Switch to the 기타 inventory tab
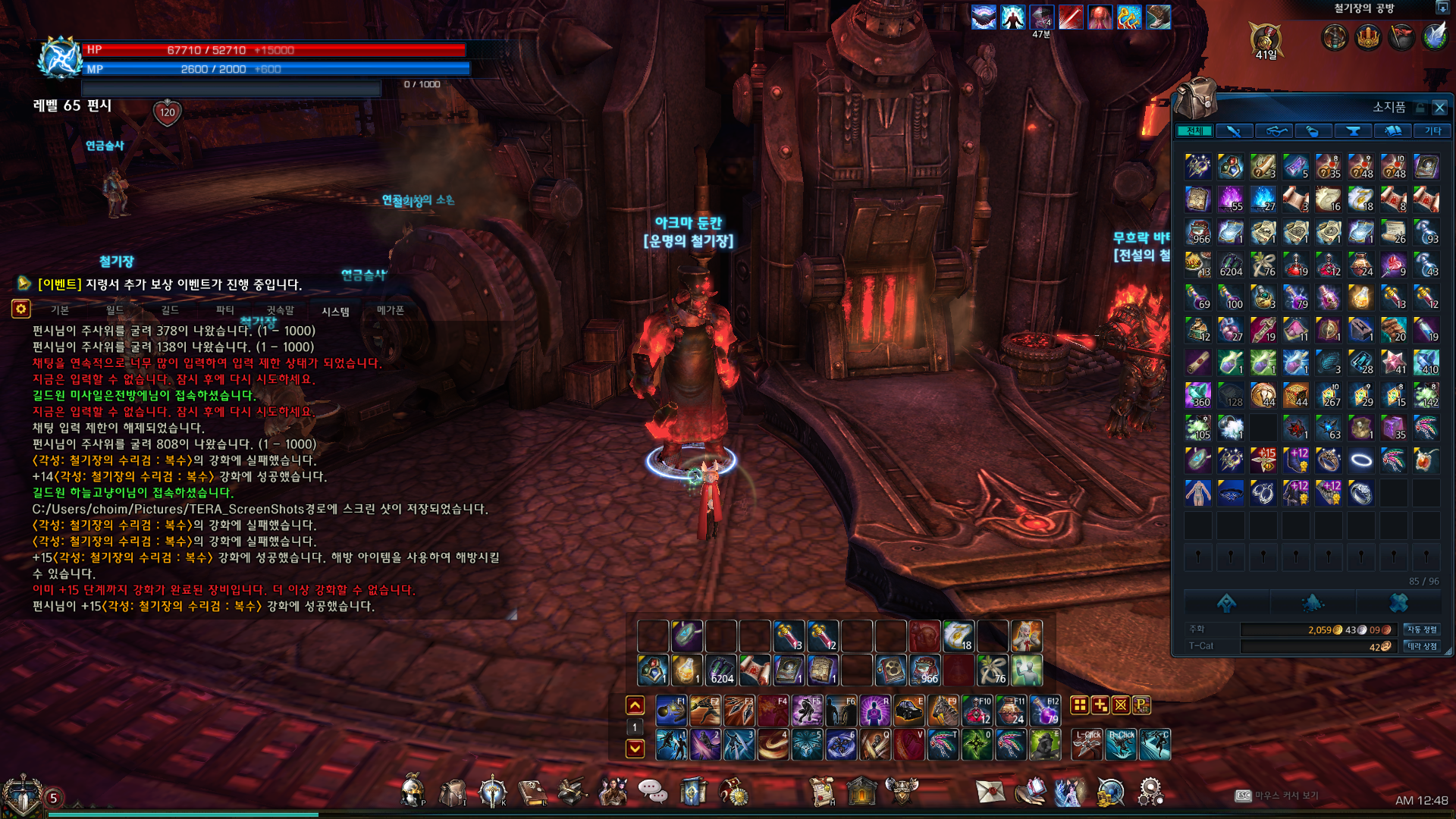Viewport: 1456px width, 819px height. pyautogui.click(x=1432, y=131)
